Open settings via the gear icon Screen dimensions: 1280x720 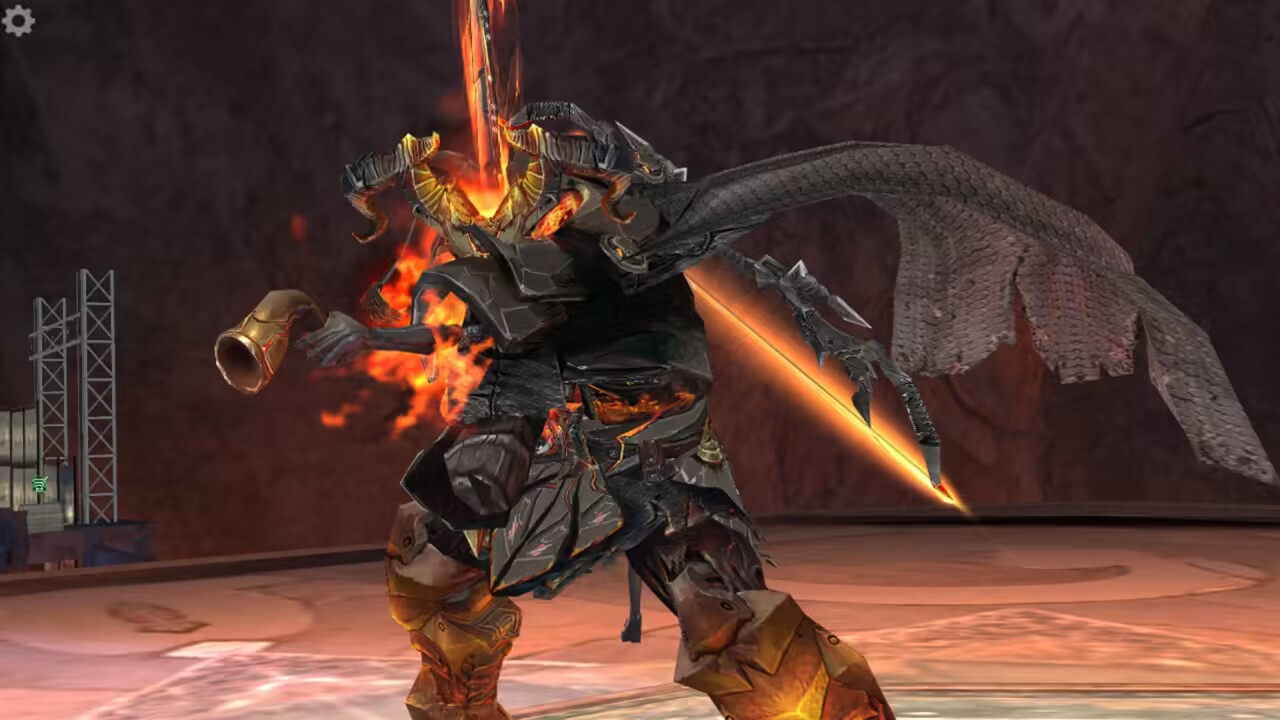tap(18, 21)
